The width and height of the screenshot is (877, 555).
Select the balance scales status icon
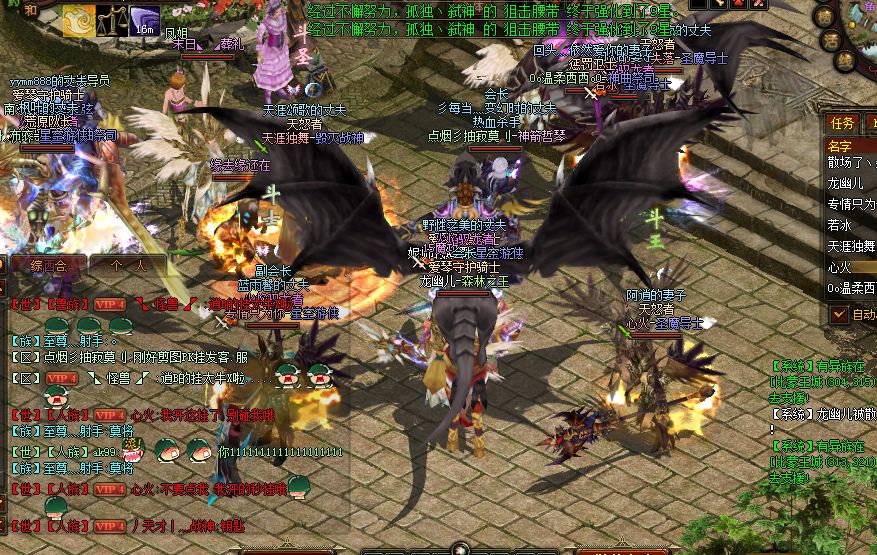pos(112,20)
